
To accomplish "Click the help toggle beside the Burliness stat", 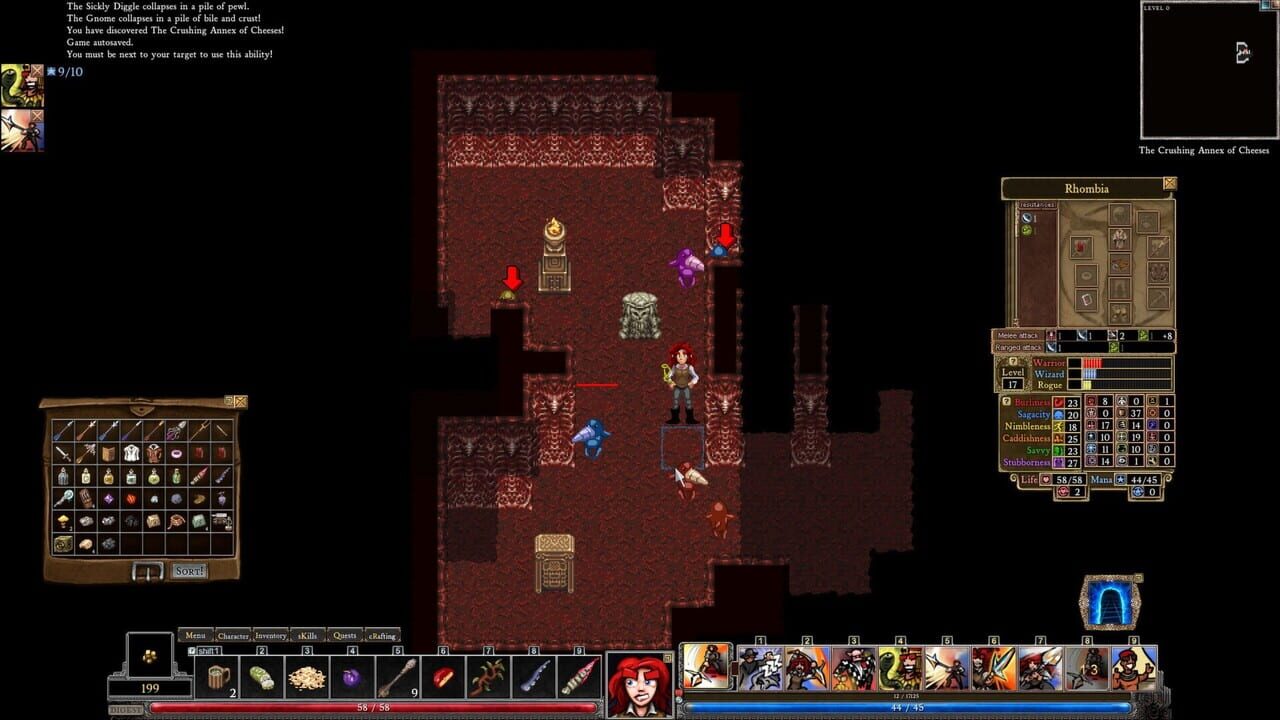I will pyautogui.click(x=1007, y=401).
